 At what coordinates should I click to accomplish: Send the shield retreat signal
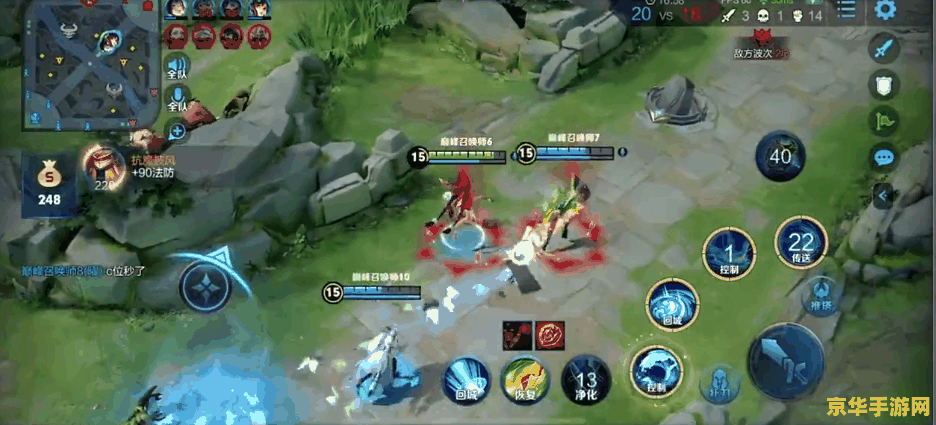pyautogui.click(x=883, y=86)
